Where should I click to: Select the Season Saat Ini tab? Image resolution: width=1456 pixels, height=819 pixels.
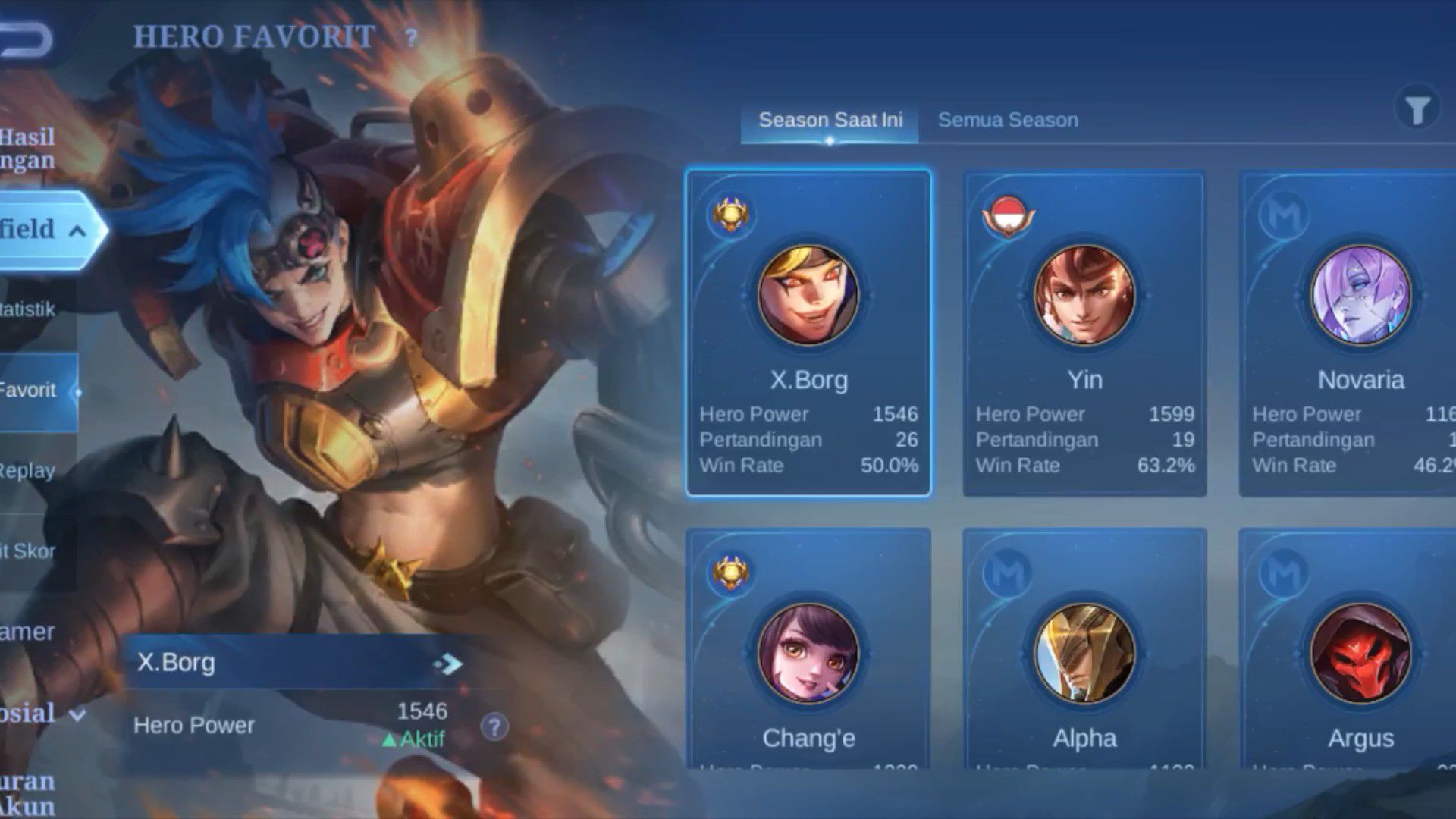[830, 121]
